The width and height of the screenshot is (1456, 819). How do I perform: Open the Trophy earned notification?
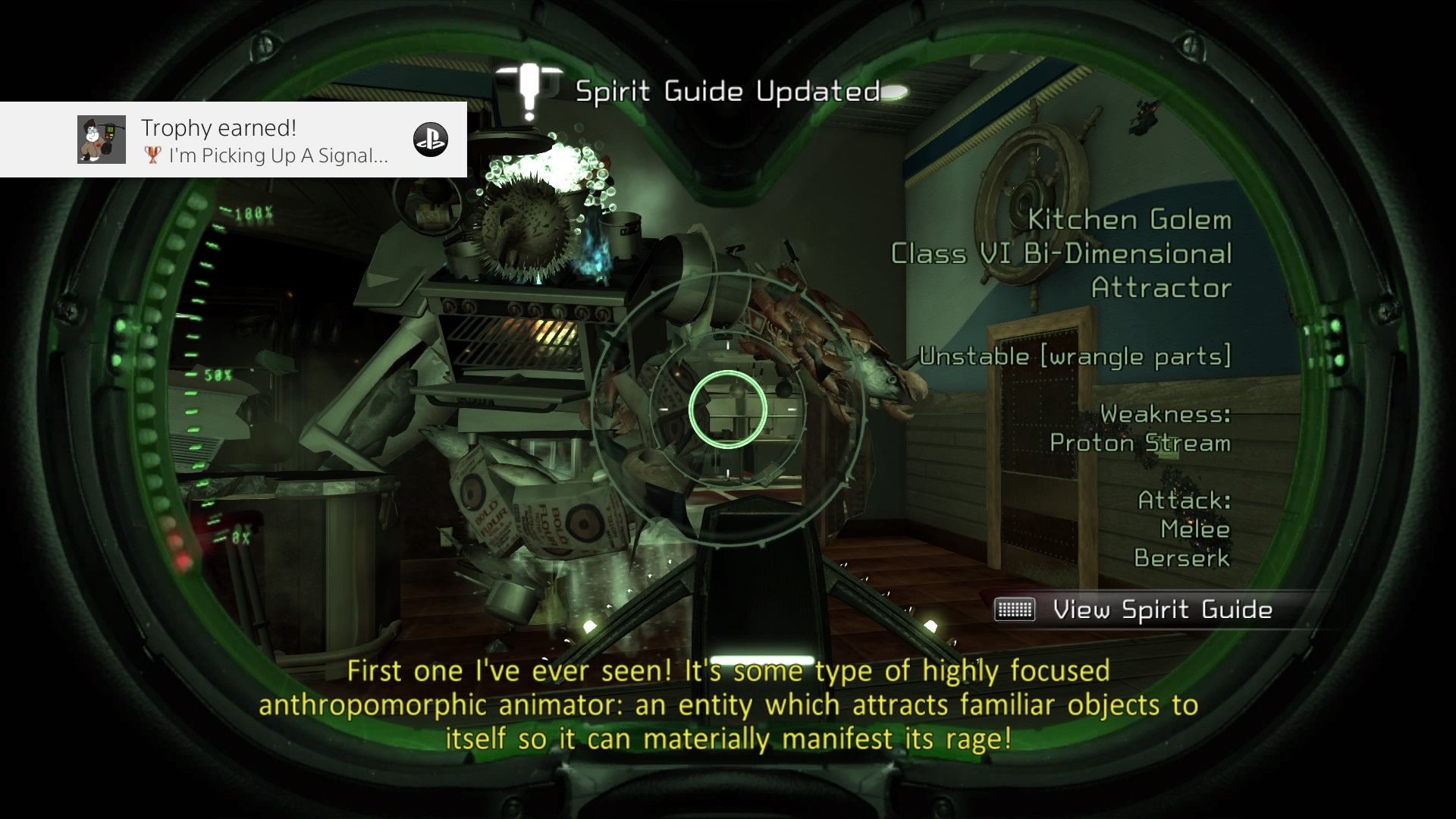click(234, 140)
